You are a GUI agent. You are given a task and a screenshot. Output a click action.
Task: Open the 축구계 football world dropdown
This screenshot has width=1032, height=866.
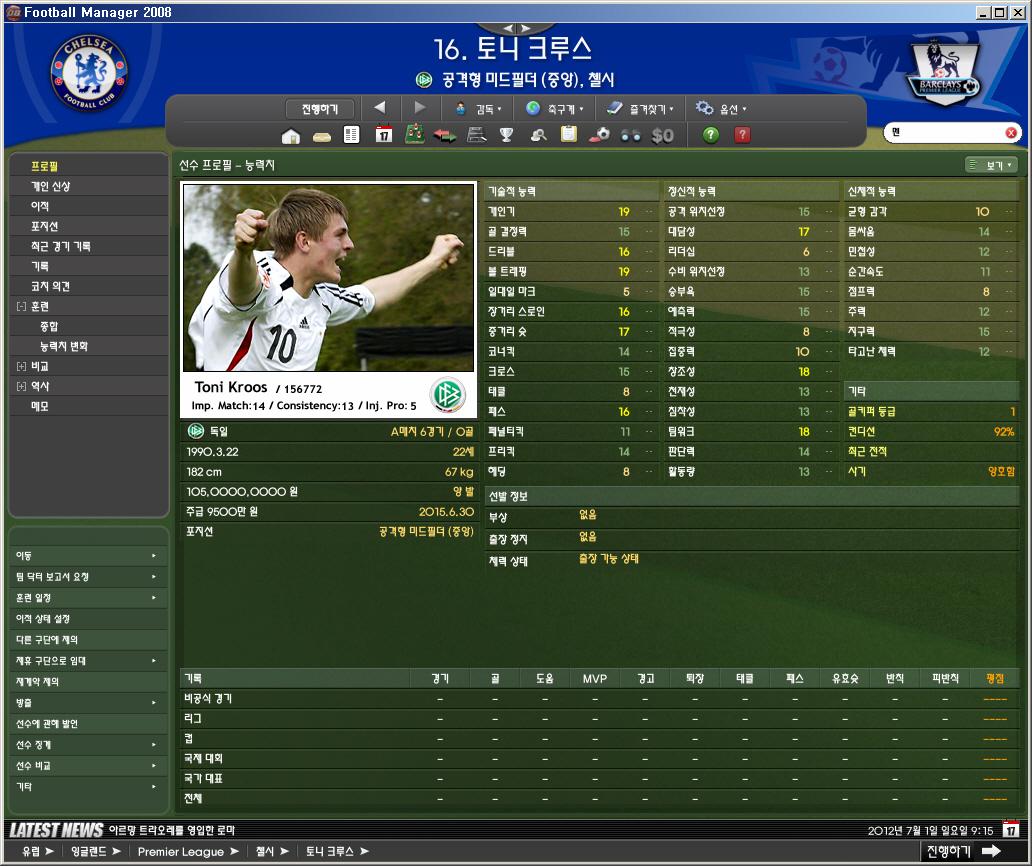point(556,109)
